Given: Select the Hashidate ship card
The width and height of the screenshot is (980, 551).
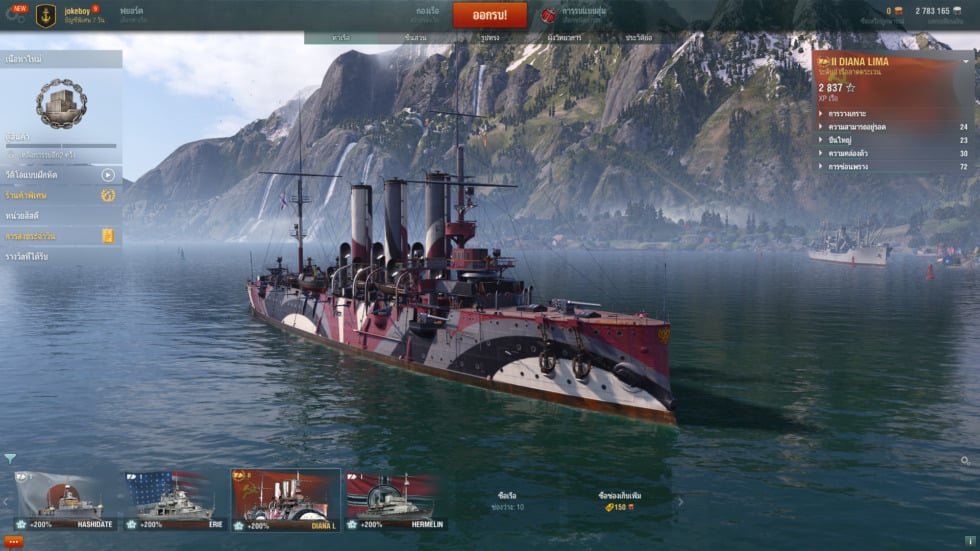Looking at the screenshot, I should (x=66, y=499).
